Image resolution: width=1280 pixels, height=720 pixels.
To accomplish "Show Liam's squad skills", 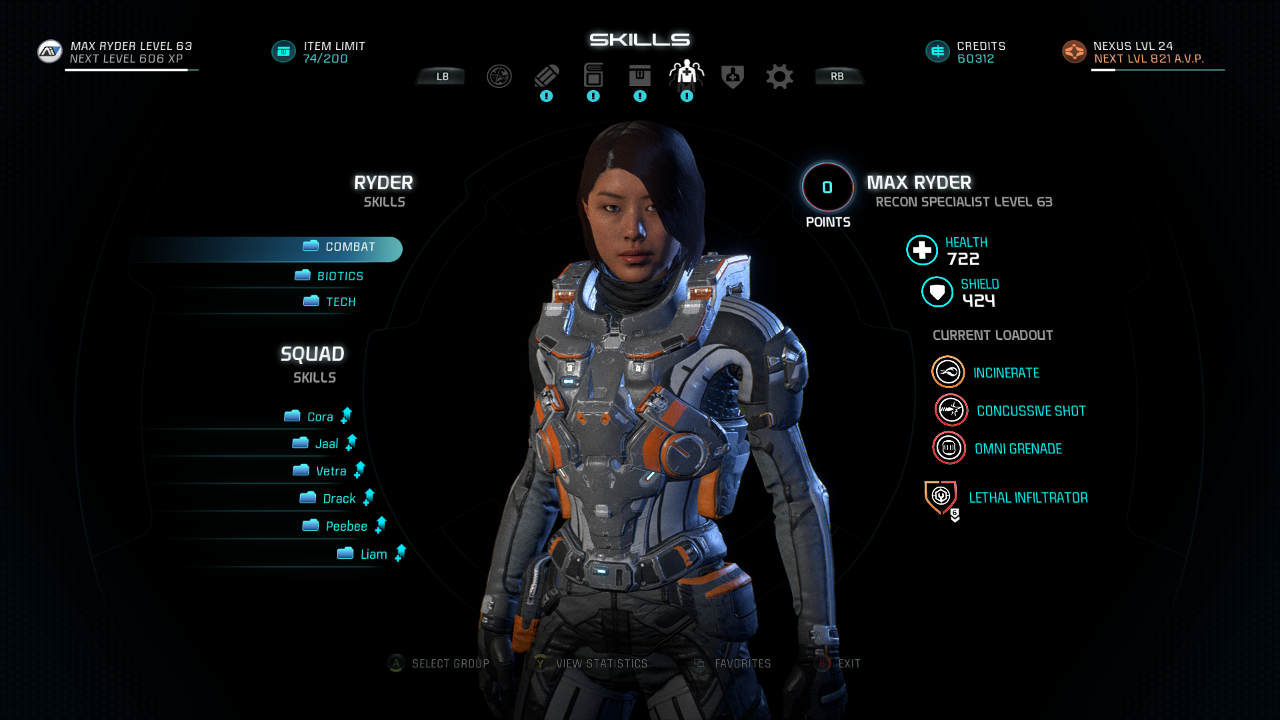I will pos(373,555).
